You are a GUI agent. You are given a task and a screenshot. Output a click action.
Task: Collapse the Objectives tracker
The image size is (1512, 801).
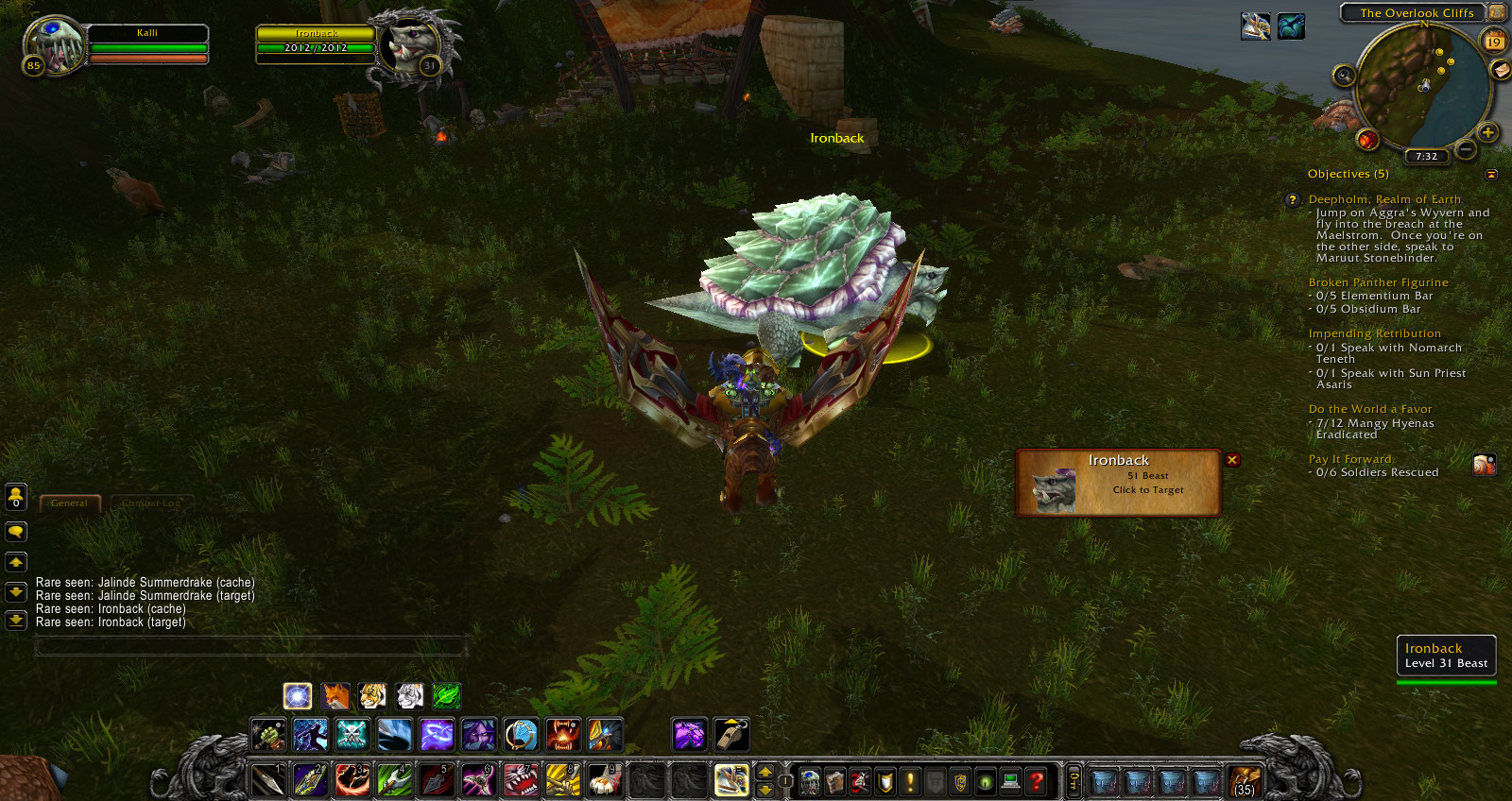(1491, 175)
